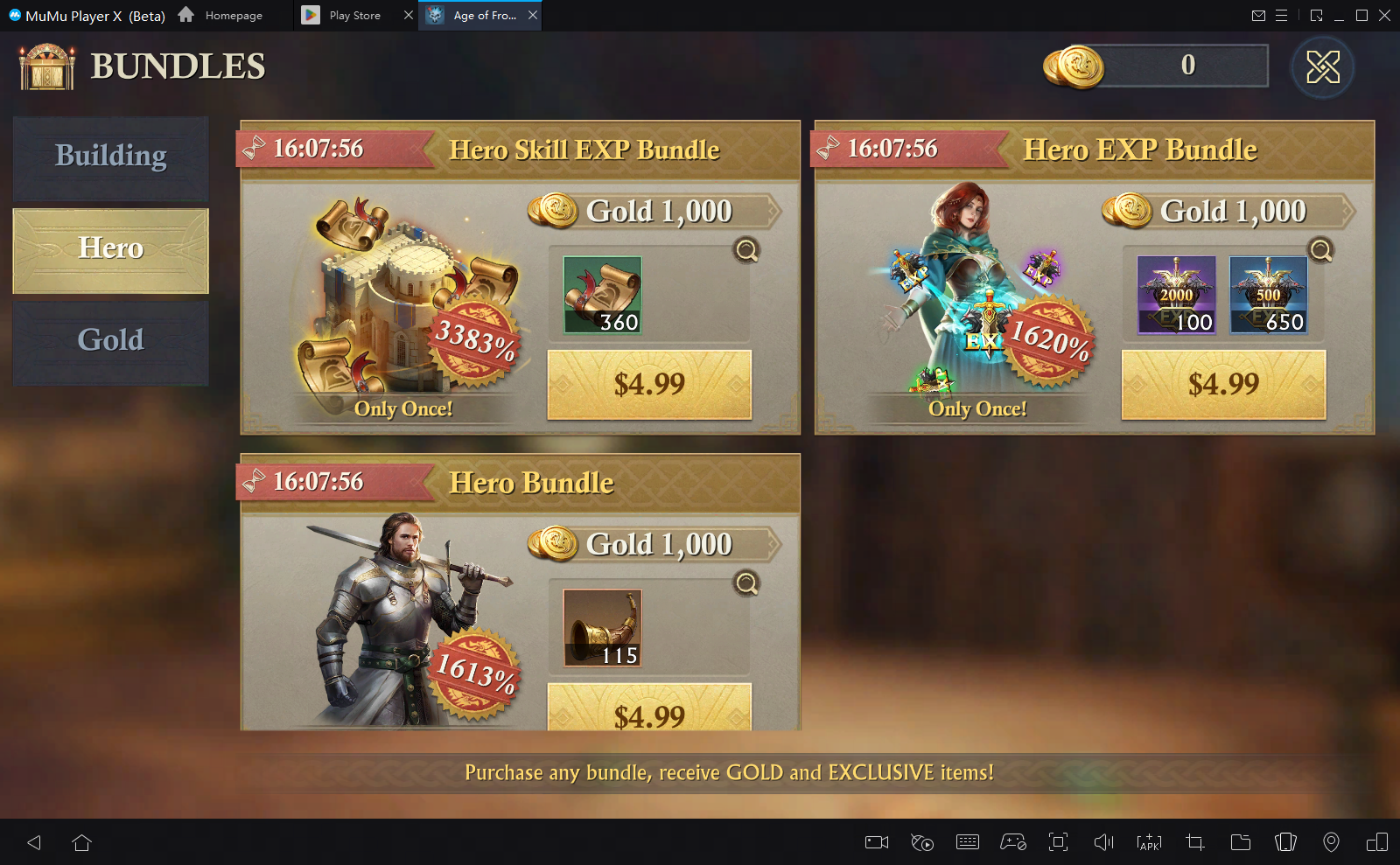Screen dimensions: 1400x865
Task: Take a screenshot with the crop tool
Action: click(x=1194, y=842)
